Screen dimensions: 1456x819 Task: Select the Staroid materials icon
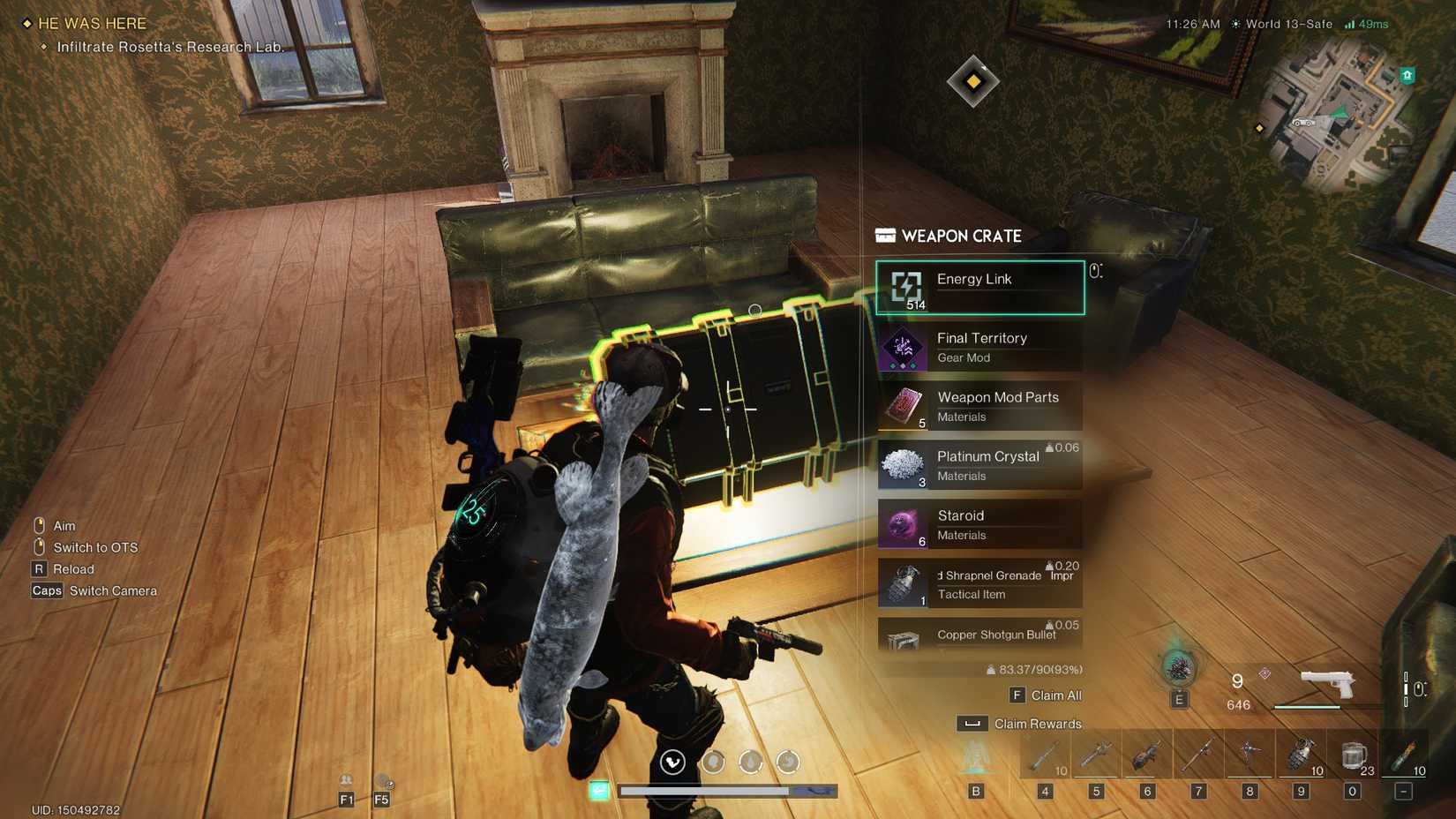pyautogui.click(x=902, y=524)
